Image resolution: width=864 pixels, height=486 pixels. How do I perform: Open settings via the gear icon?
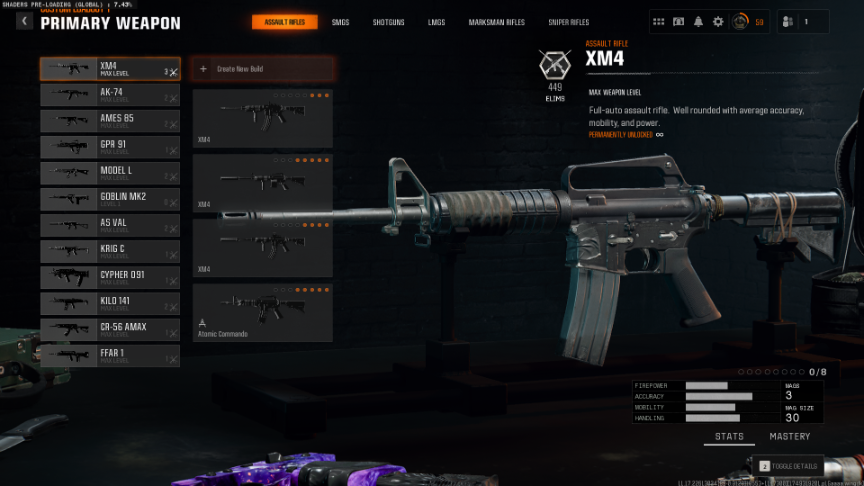pos(717,21)
